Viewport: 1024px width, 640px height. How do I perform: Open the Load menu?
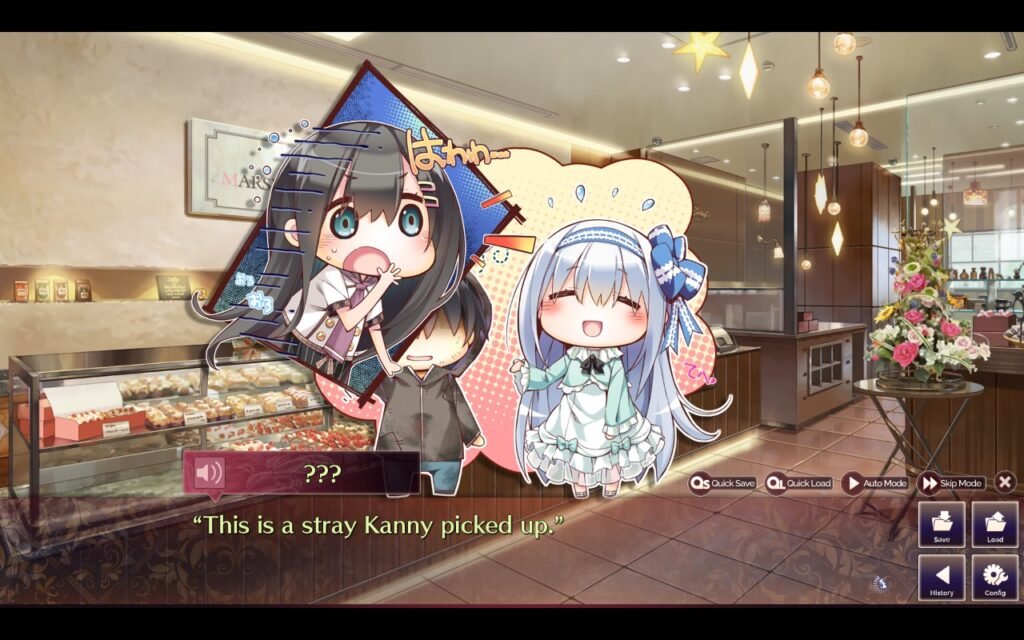pyautogui.click(x=995, y=524)
